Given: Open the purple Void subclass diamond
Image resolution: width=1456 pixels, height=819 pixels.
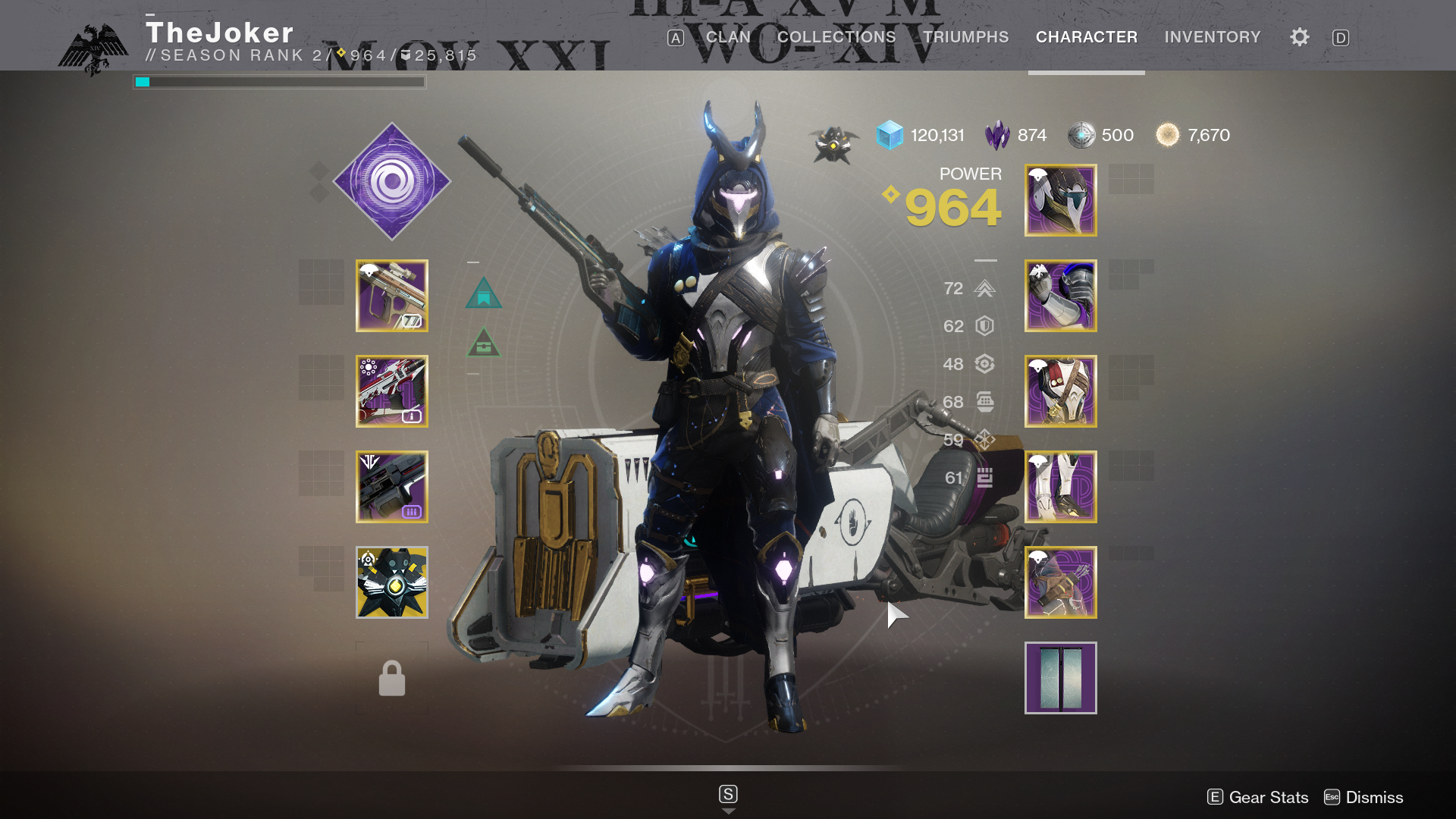Looking at the screenshot, I should coord(392,181).
